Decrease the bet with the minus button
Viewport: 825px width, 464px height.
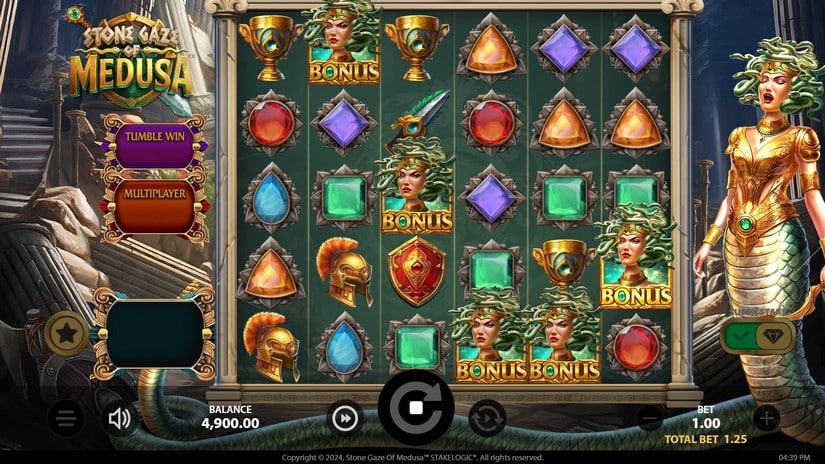tap(650, 418)
